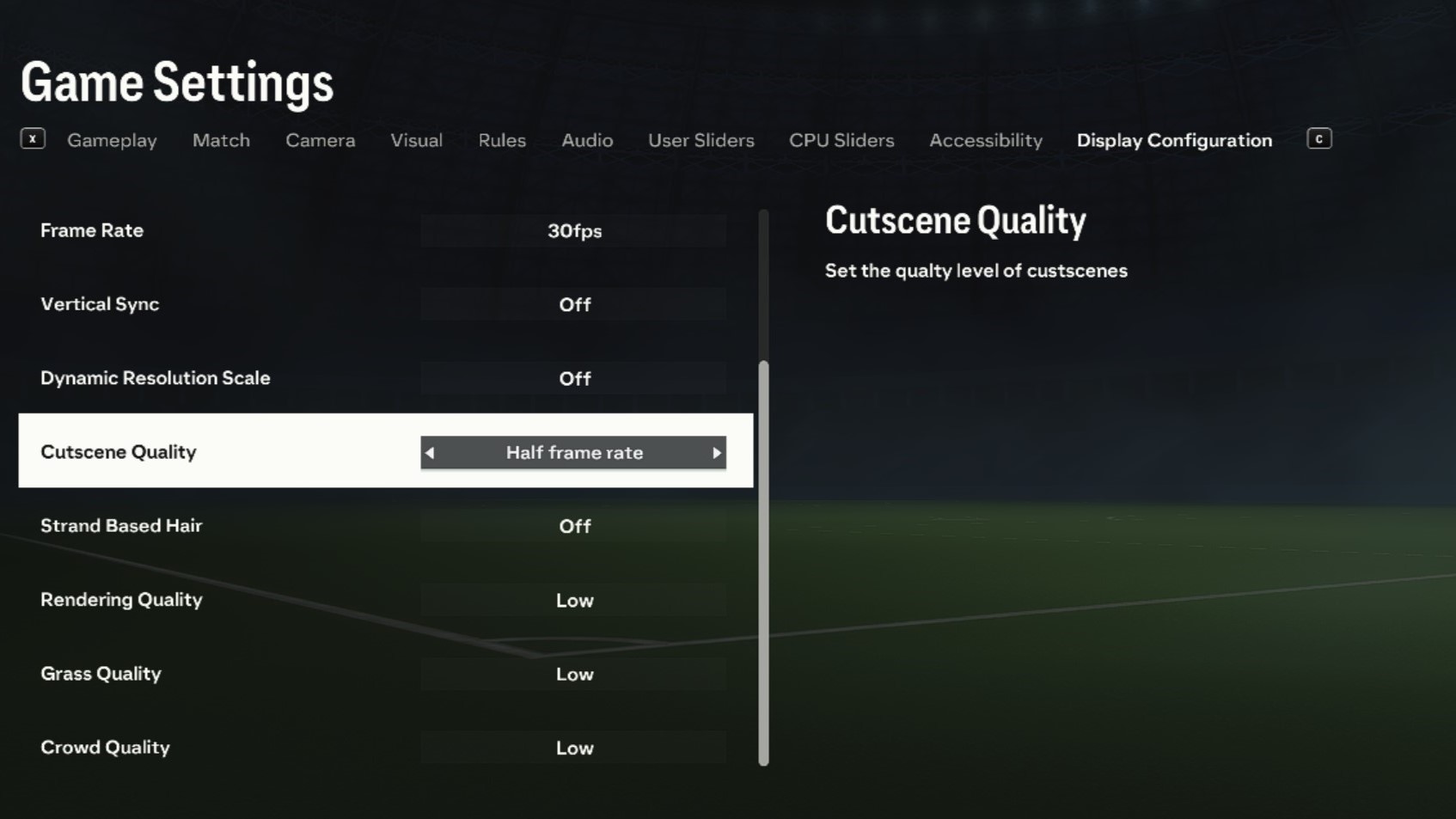Switch to the User Sliders tab
Image resolution: width=1456 pixels, height=819 pixels.
[700, 140]
